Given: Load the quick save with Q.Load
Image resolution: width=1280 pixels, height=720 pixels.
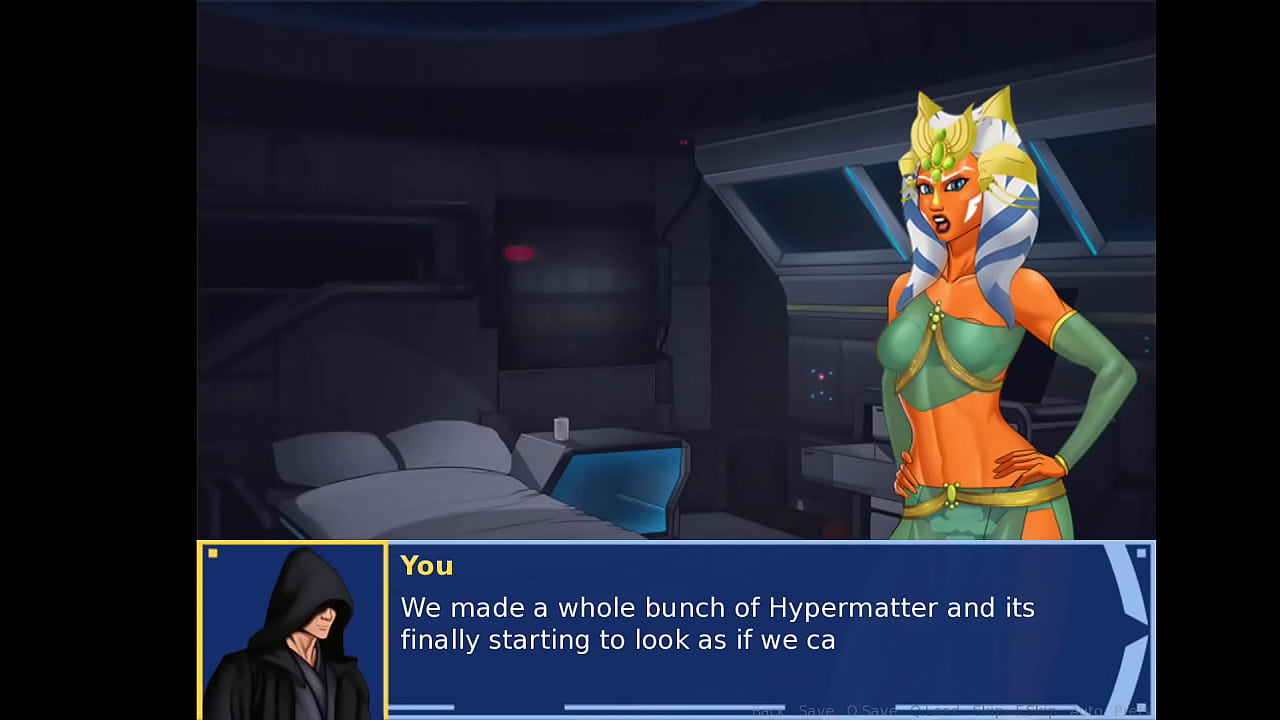Looking at the screenshot, I should [x=932, y=710].
